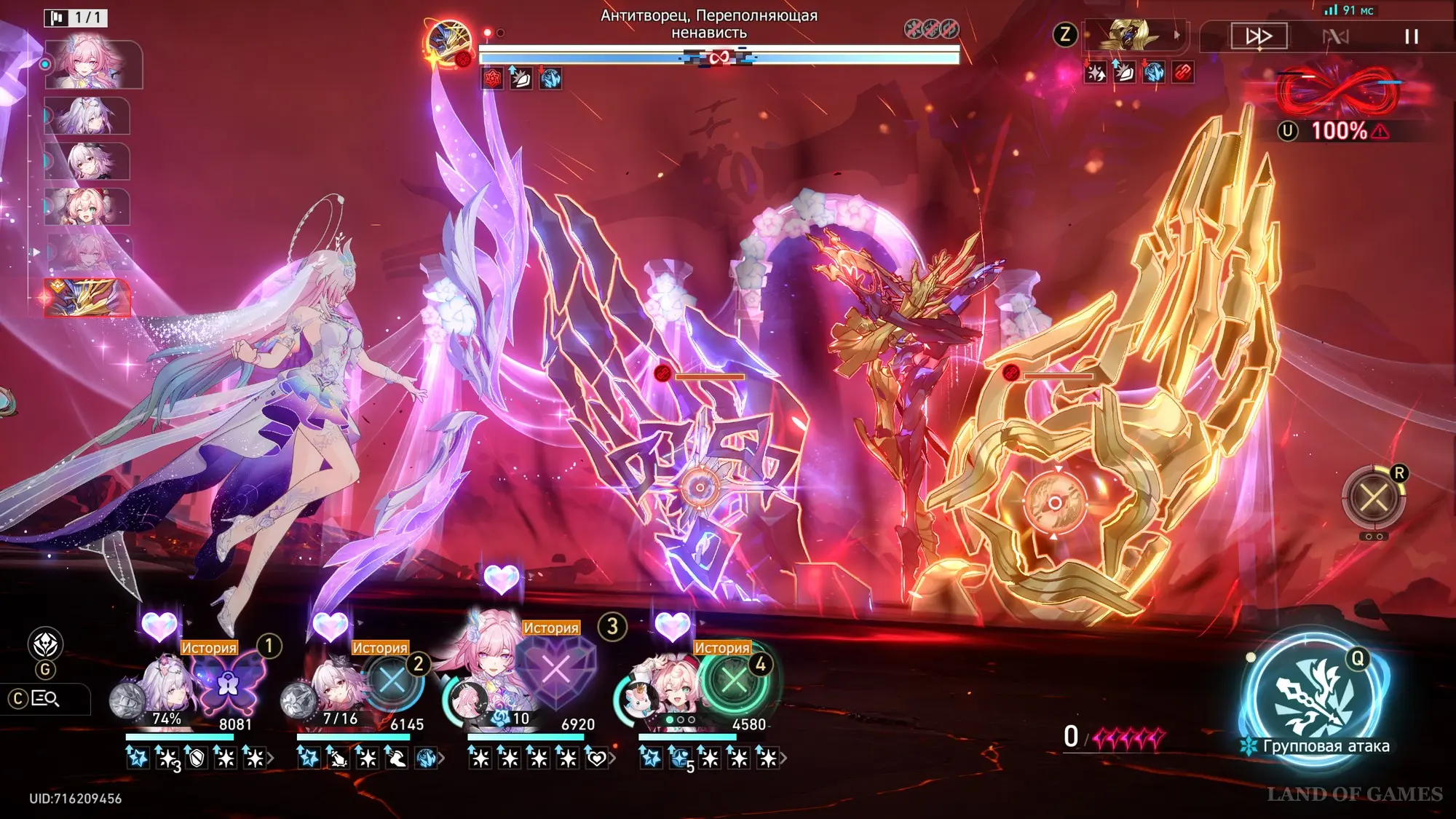Inspect the boss portrait beside the health bar
1456x819 pixels.
click(x=449, y=44)
